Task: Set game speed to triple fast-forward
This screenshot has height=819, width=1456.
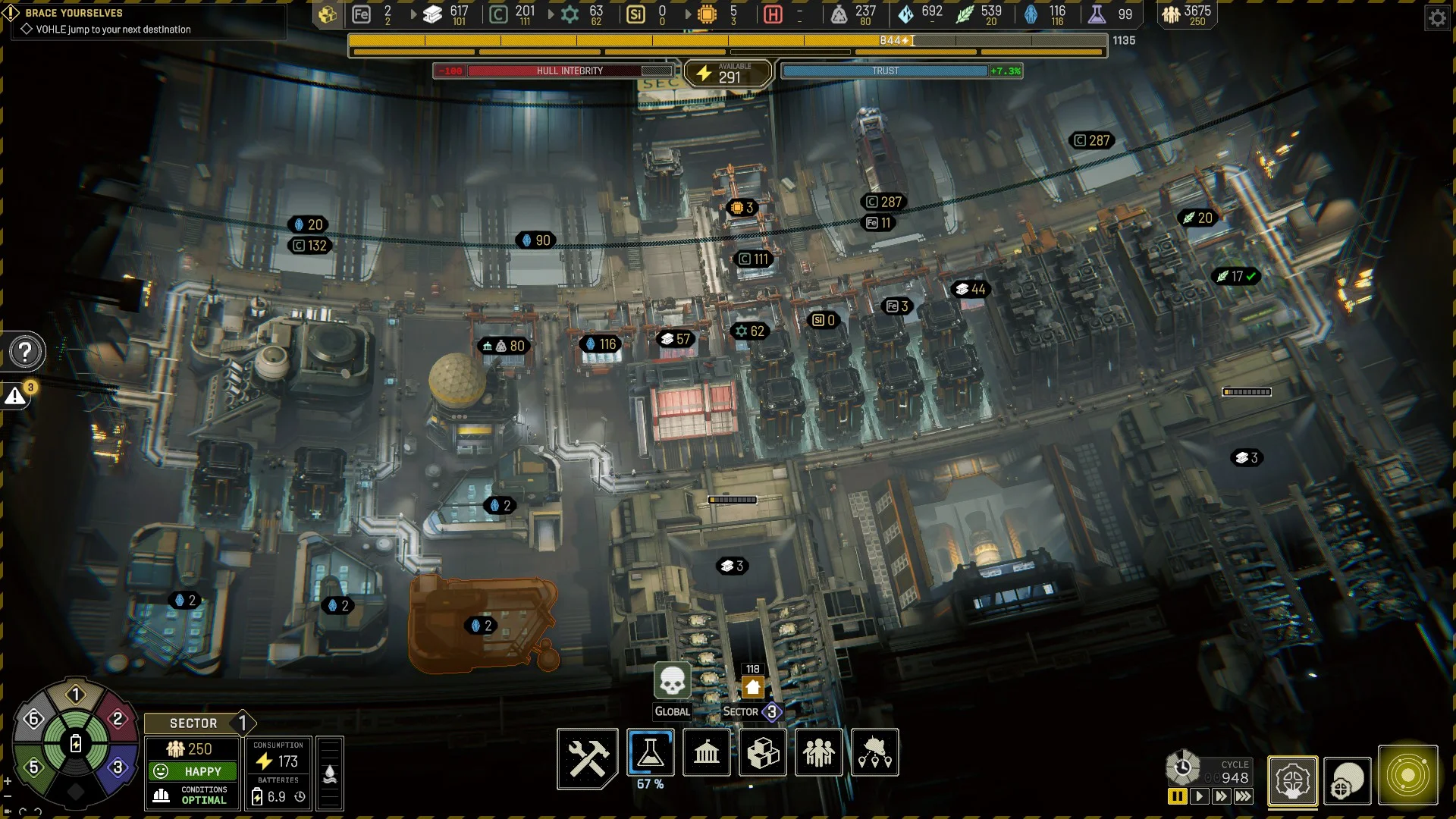Action: pos(1244,796)
